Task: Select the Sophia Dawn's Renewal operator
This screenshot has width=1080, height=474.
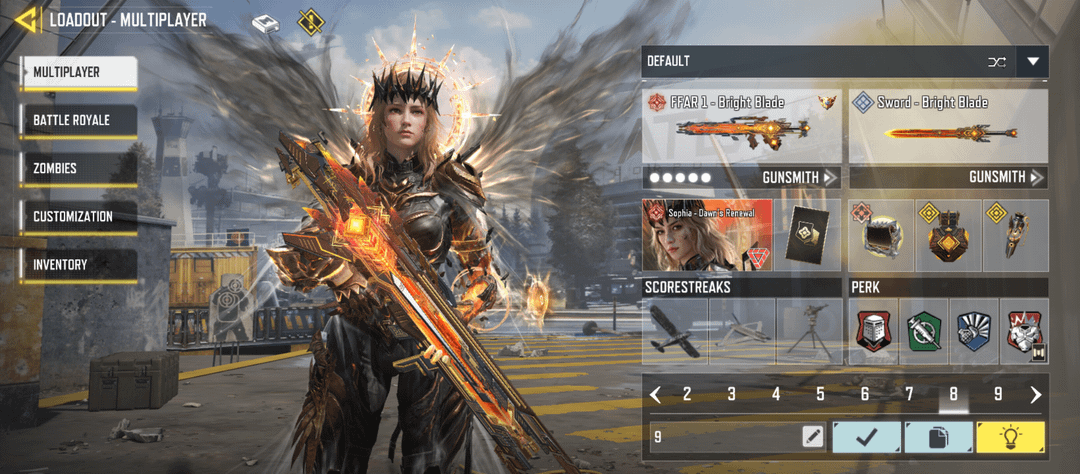Action: (x=708, y=236)
